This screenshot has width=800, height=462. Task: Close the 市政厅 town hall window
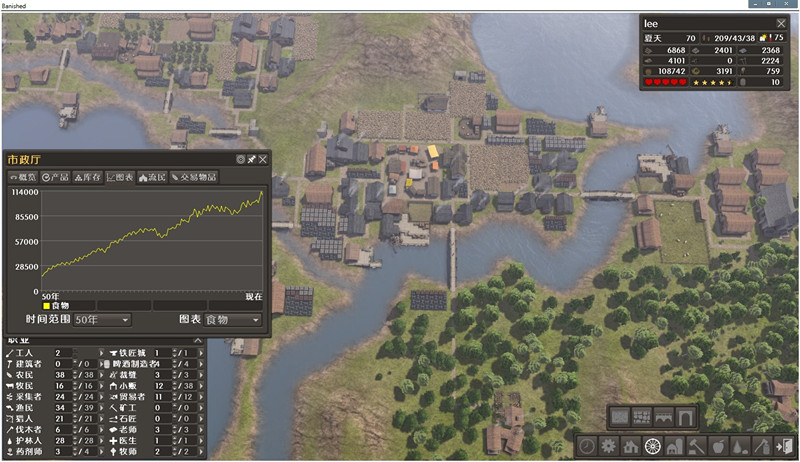pyautogui.click(x=263, y=159)
